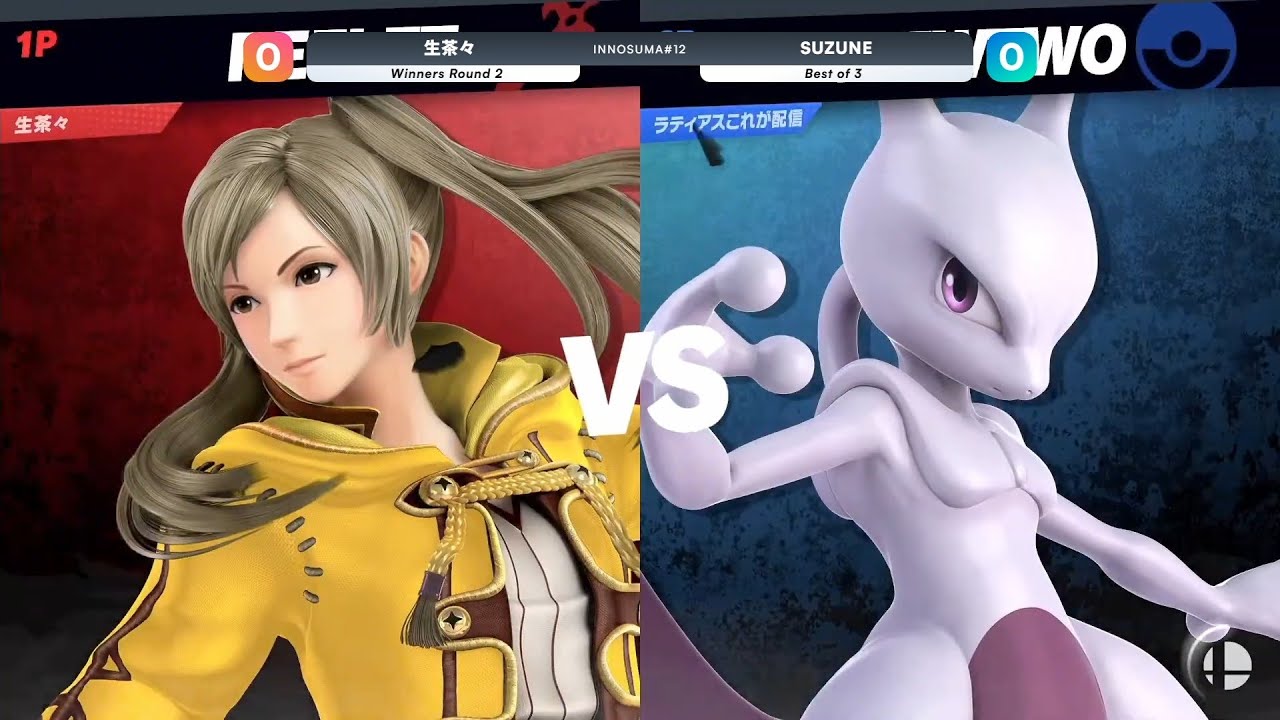Click the teal score badge showing 0
This screenshot has height=720, width=1280.
coord(1010,55)
